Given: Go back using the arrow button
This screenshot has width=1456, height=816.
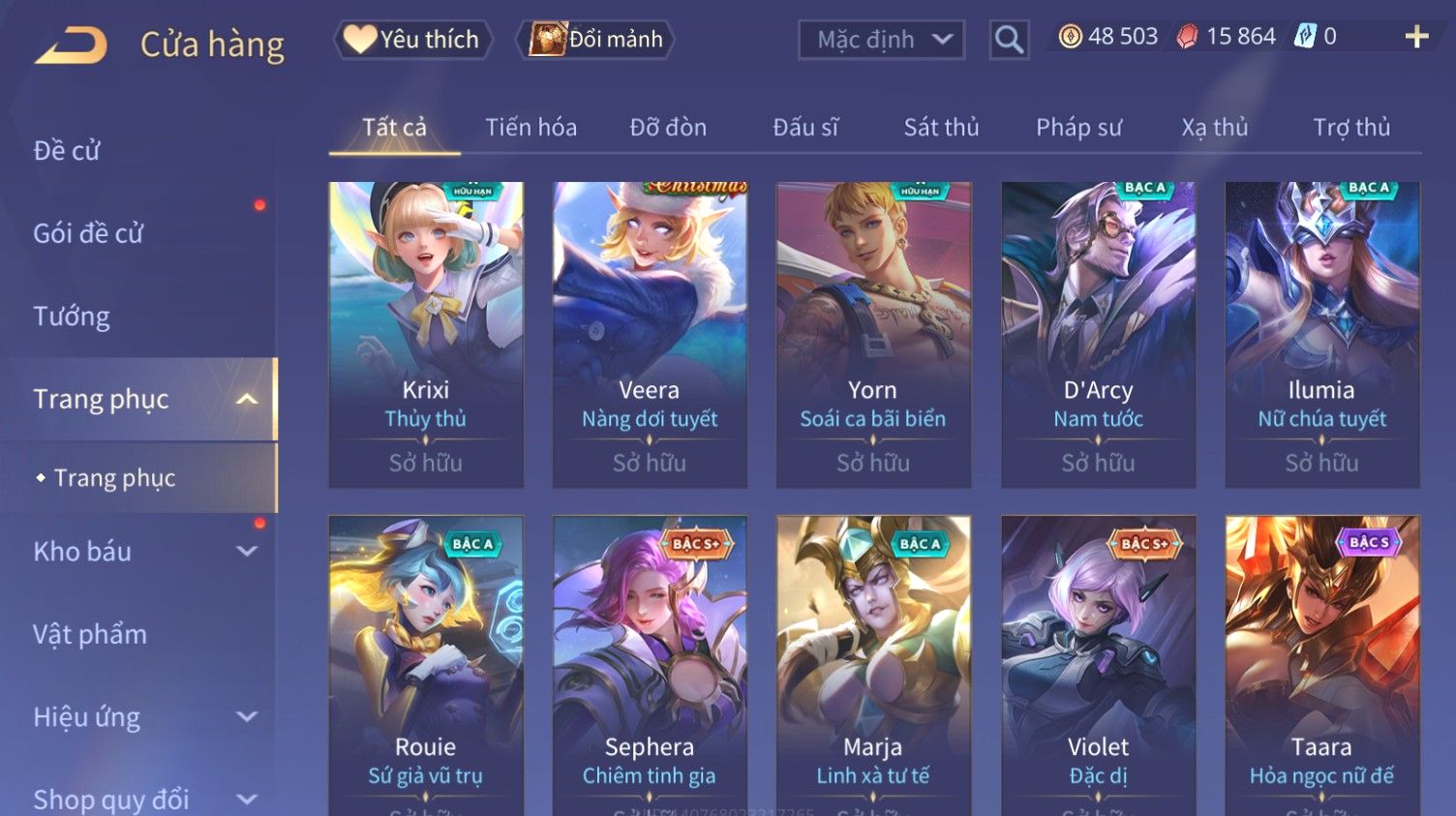Looking at the screenshot, I should point(71,45).
